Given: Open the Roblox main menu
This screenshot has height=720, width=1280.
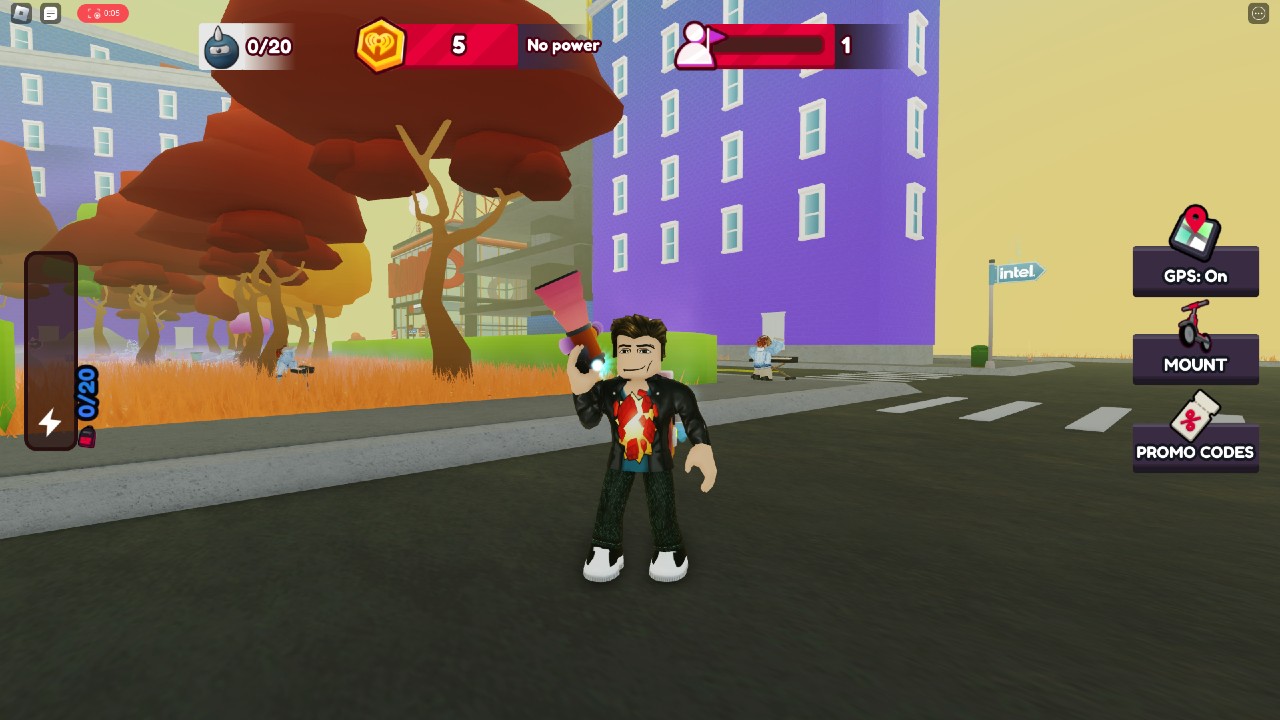Looking at the screenshot, I should [x=21, y=13].
